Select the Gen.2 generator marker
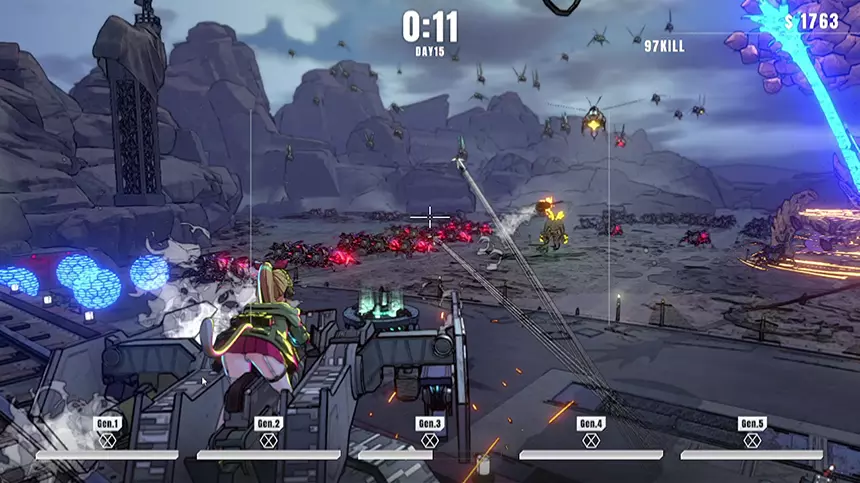 pyautogui.click(x=268, y=432)
